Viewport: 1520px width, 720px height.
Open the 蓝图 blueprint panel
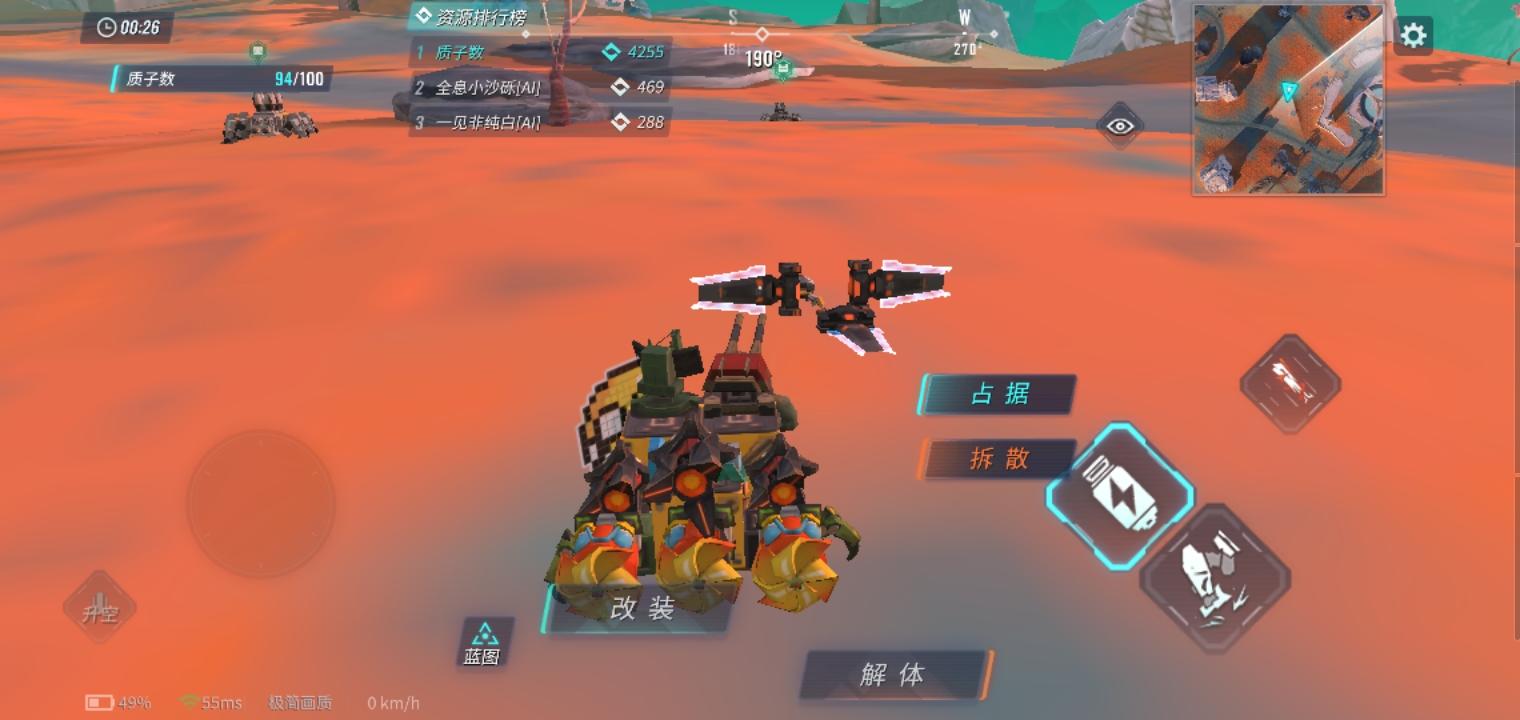pos(485,643)
